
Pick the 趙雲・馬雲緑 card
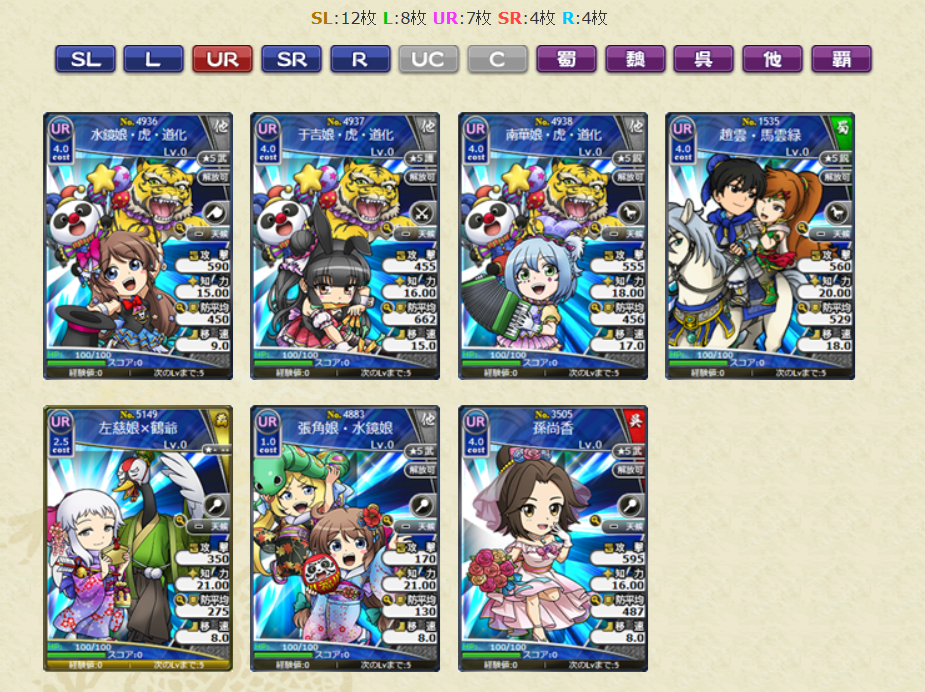tap(760, 246)
